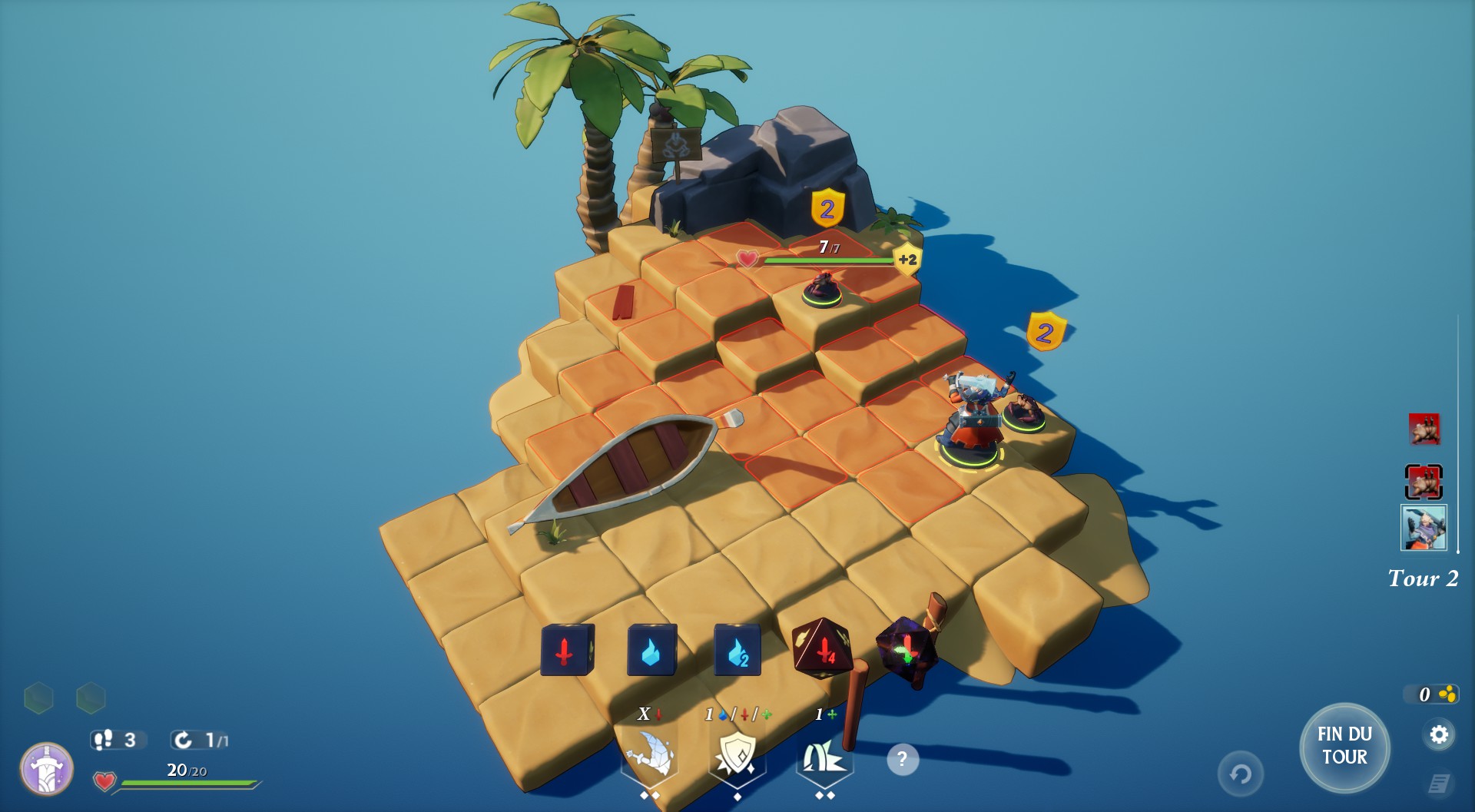Click the reroll counter arrow icon
The image size is (1475, 812).
(x=184, y=740)
